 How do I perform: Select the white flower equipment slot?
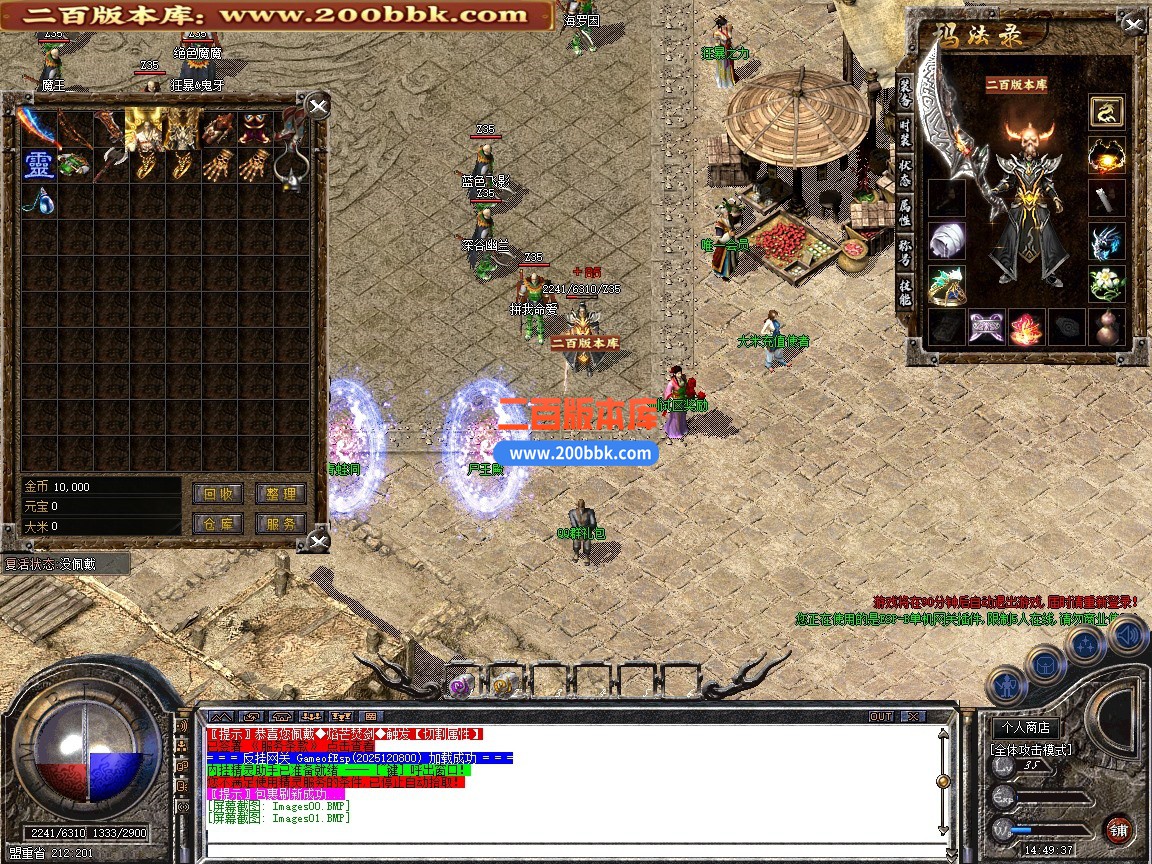(1106, 284)
